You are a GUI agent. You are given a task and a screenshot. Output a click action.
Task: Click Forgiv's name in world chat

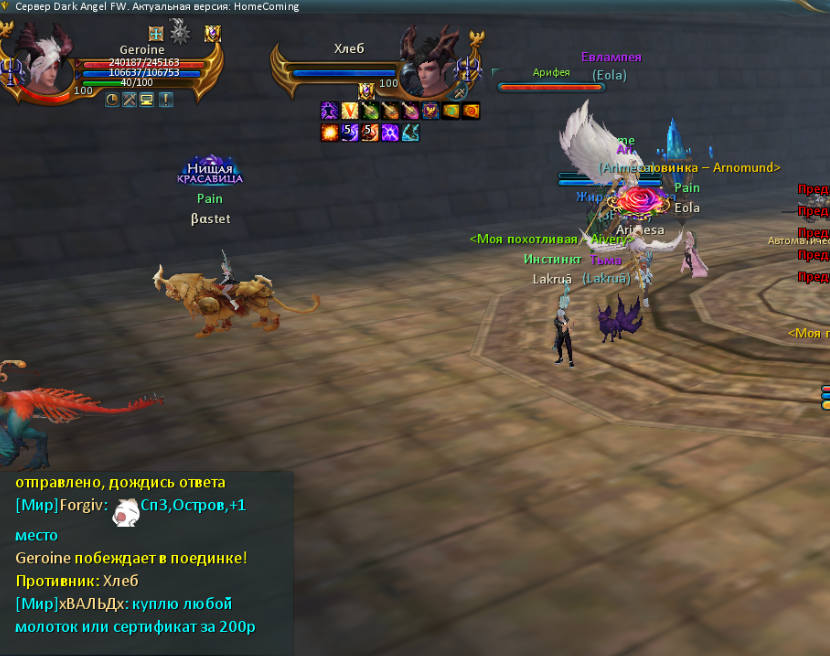[x=76, y=505]
